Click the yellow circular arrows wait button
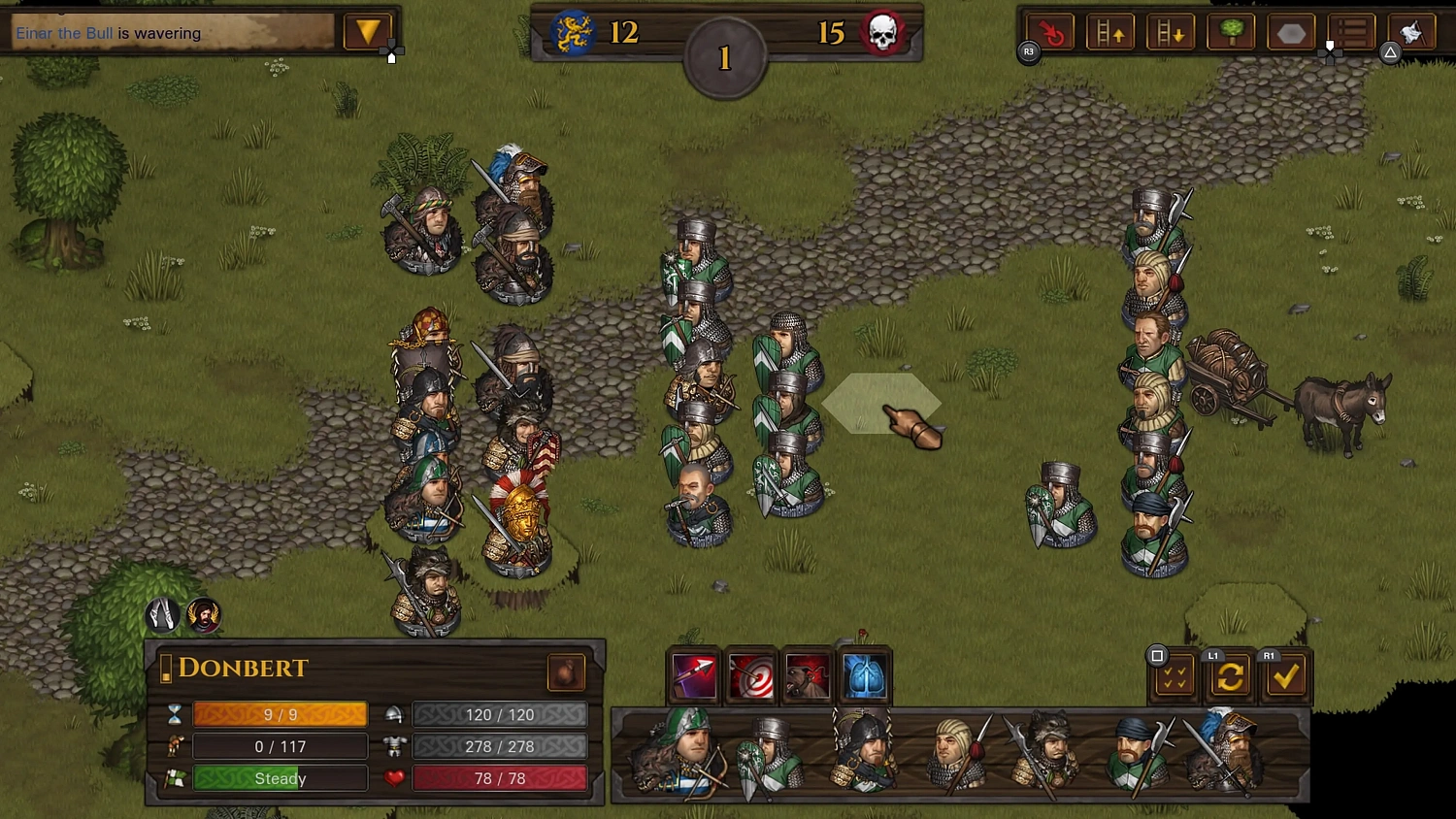 tap(1230, 676)
